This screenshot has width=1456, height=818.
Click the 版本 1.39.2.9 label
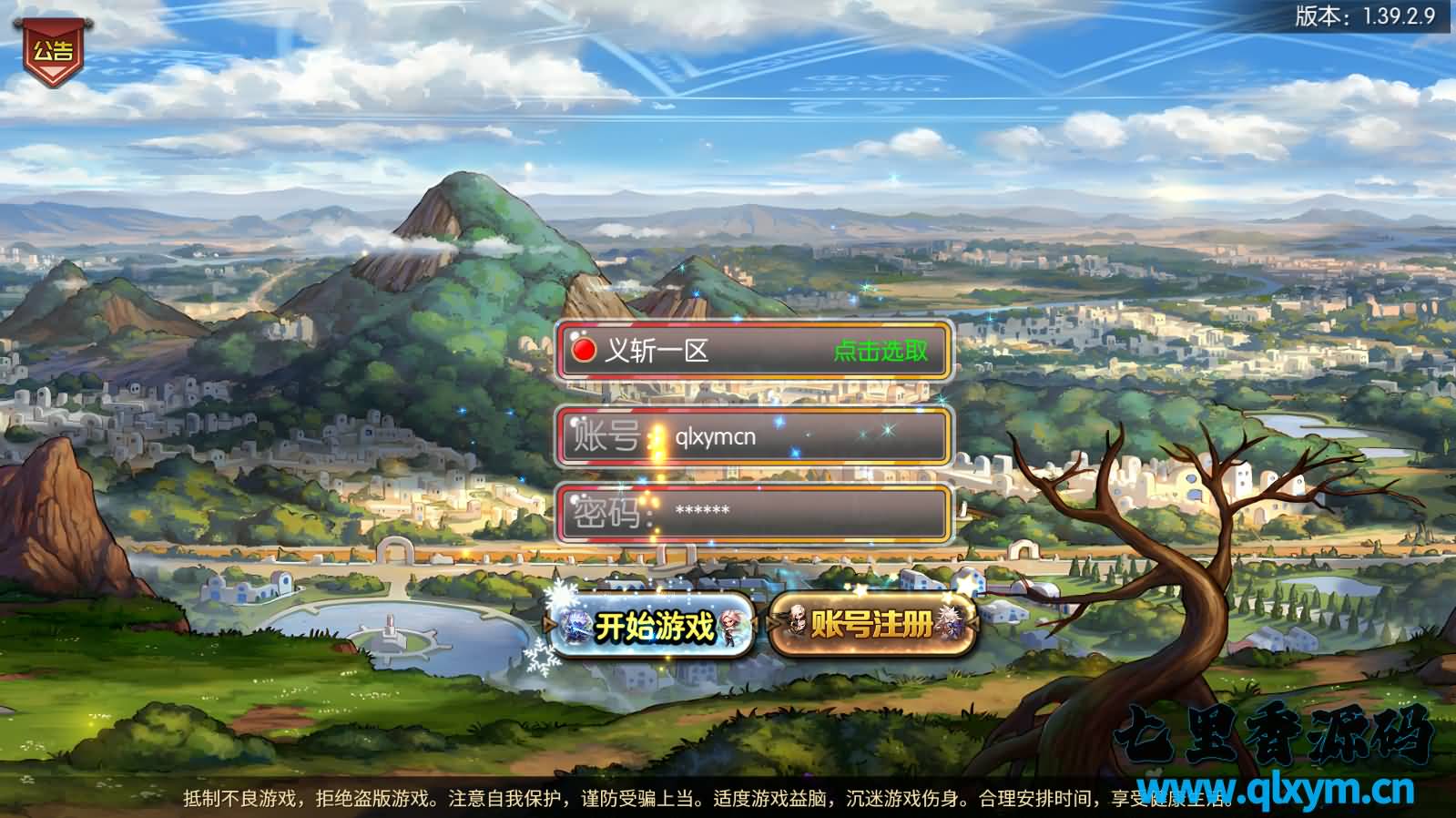[1364, 15]
